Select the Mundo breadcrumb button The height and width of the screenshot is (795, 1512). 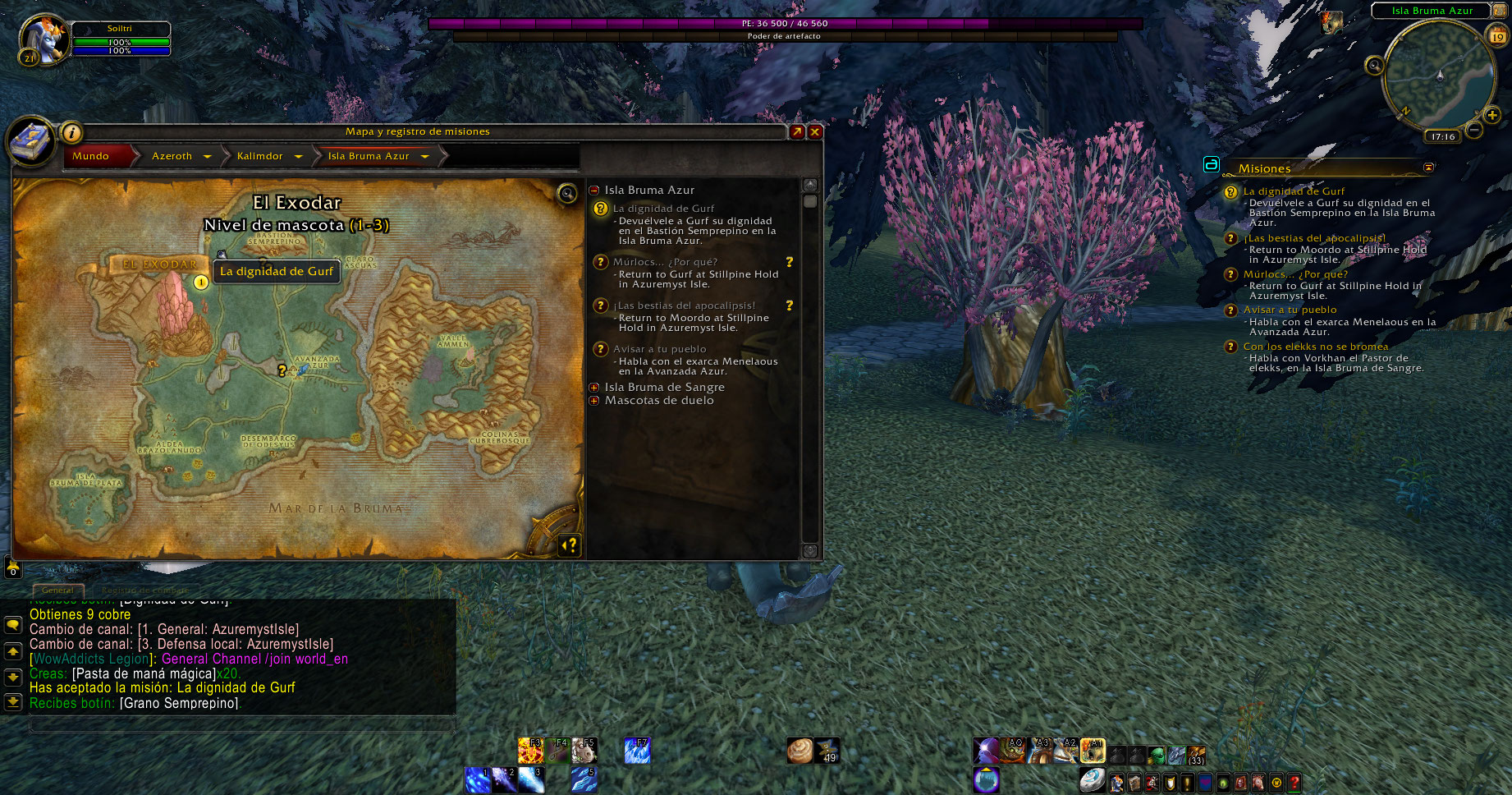pyautogui.click(x=91, y=156)
